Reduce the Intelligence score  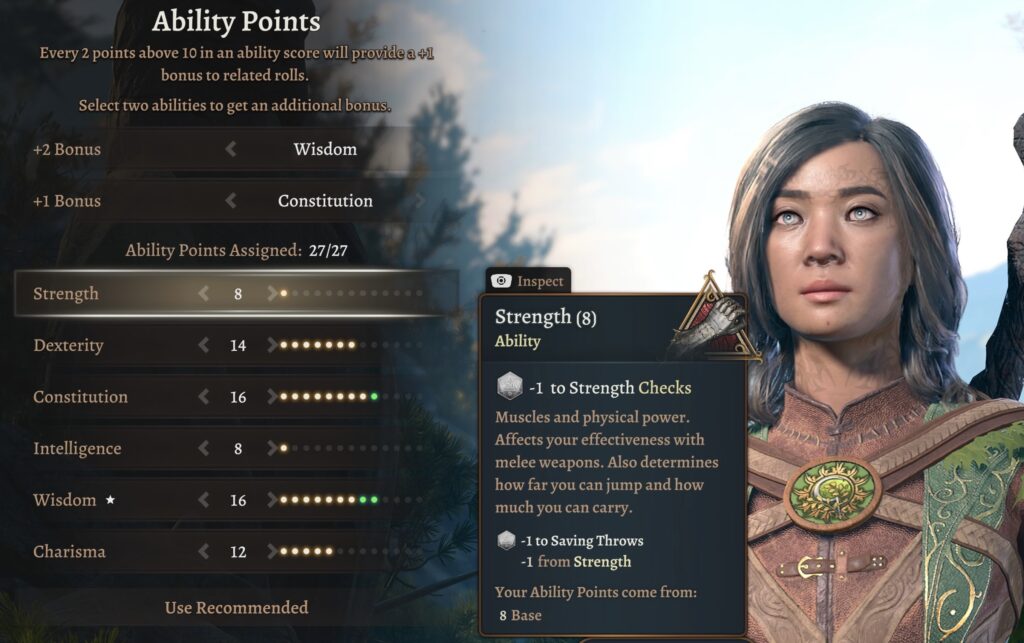click(x=204, y=449)
